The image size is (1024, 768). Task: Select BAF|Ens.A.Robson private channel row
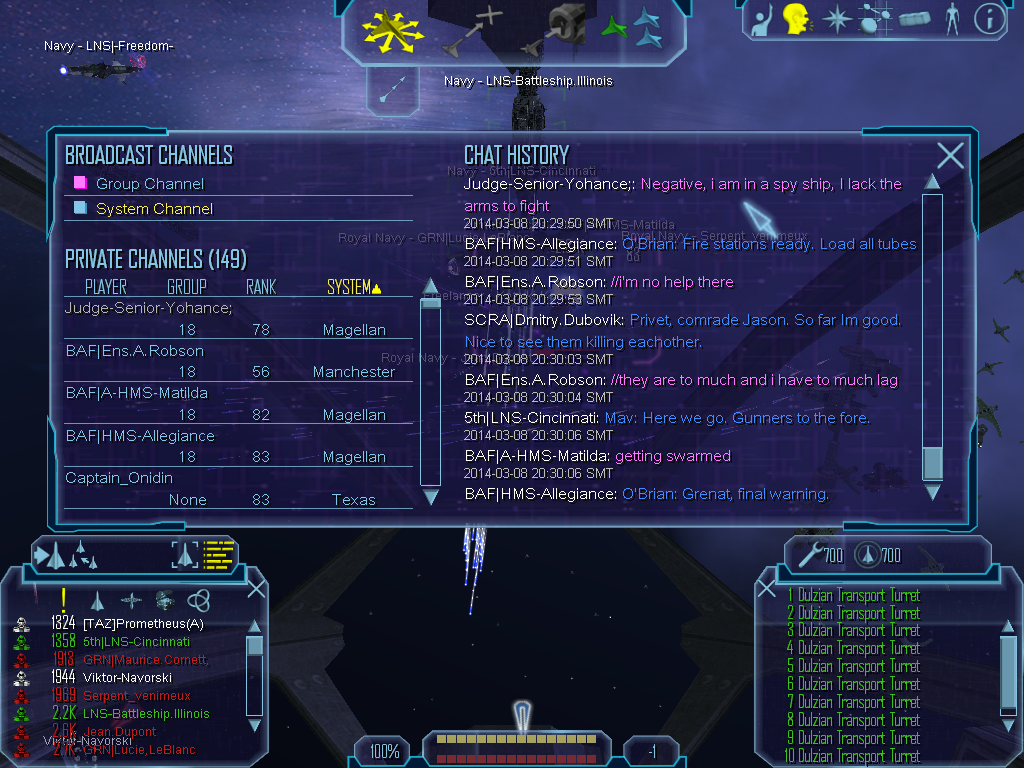click(134, 351)
